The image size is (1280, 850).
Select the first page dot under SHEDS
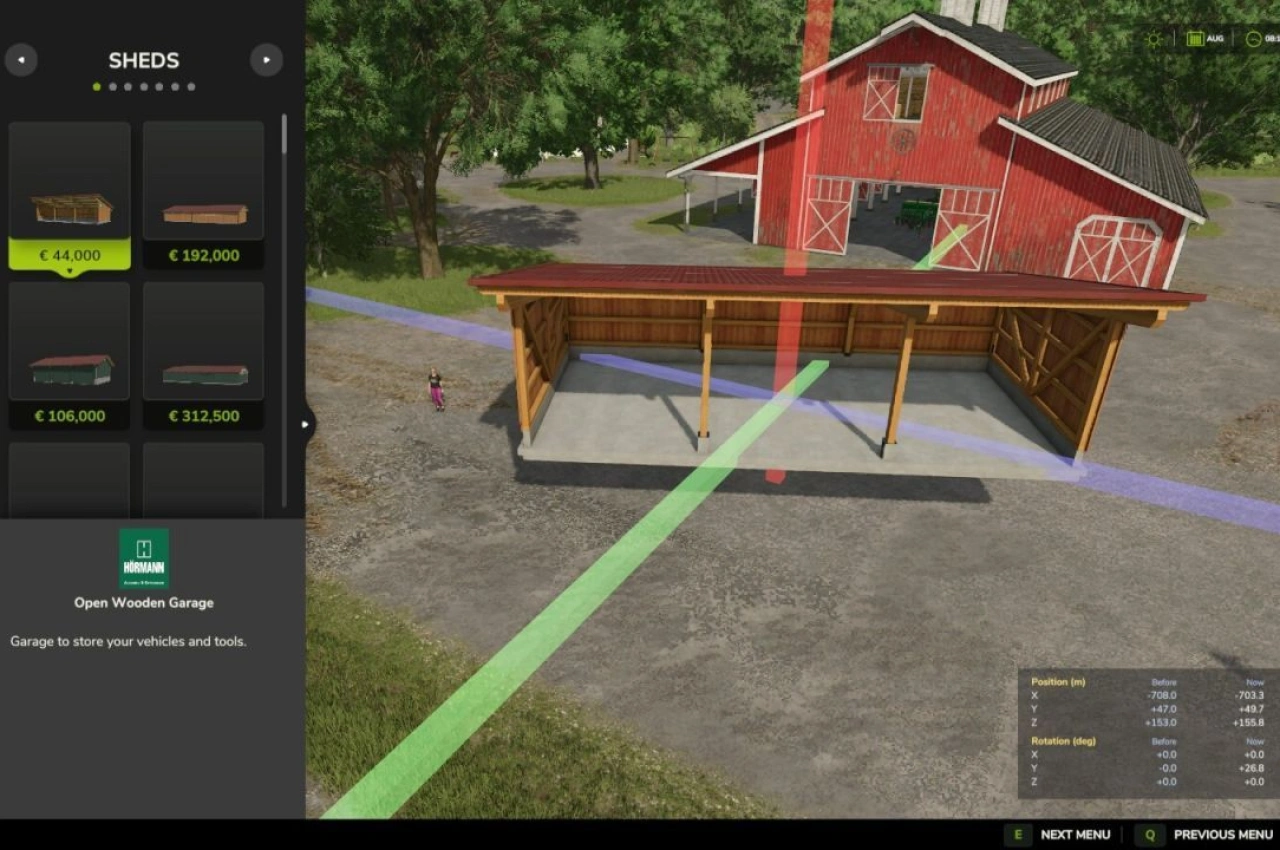(96, 86)
